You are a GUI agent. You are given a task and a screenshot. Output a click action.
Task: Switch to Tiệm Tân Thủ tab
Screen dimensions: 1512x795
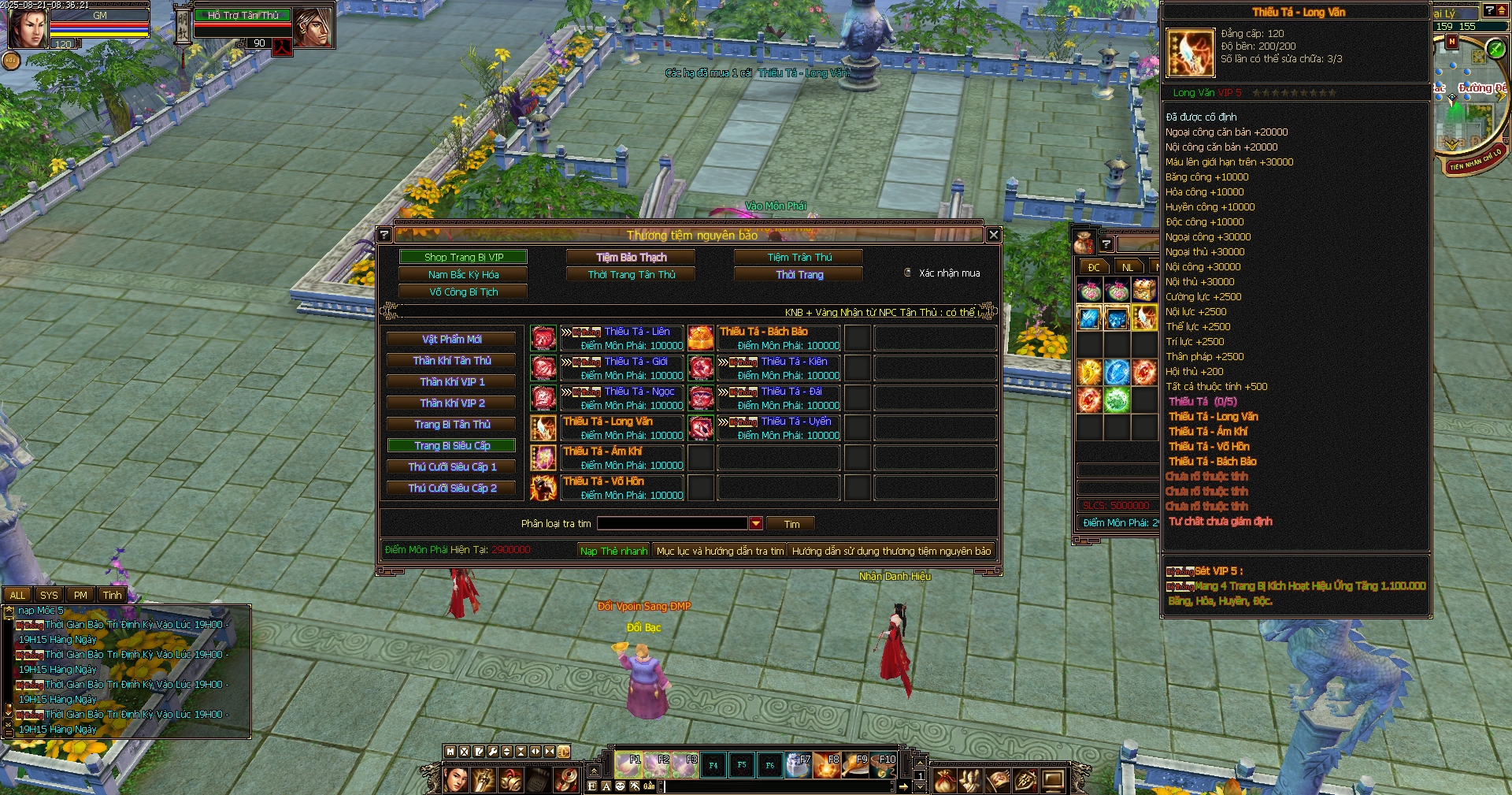(799, 257)
